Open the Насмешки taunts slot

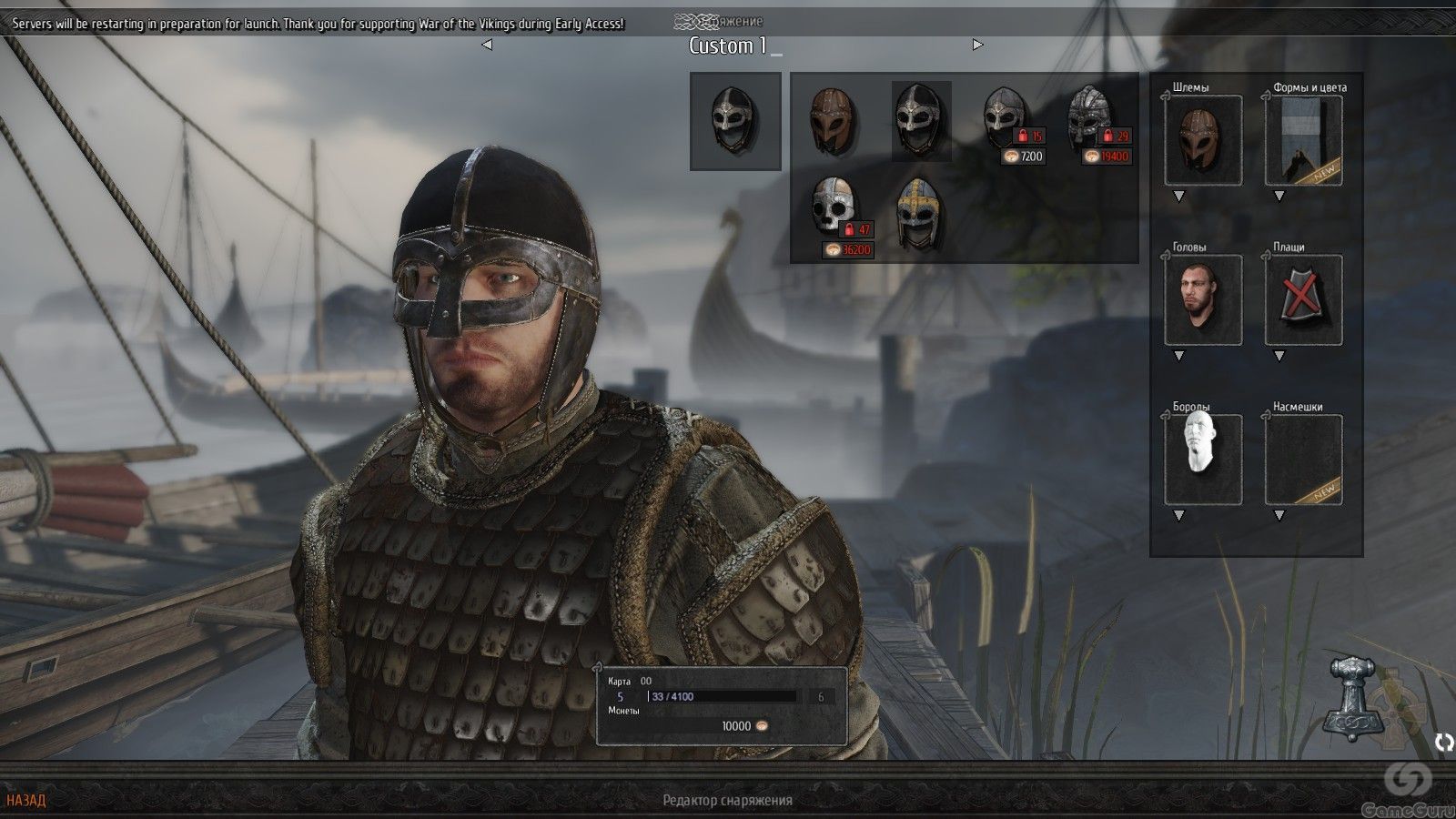pos(1303,460)
